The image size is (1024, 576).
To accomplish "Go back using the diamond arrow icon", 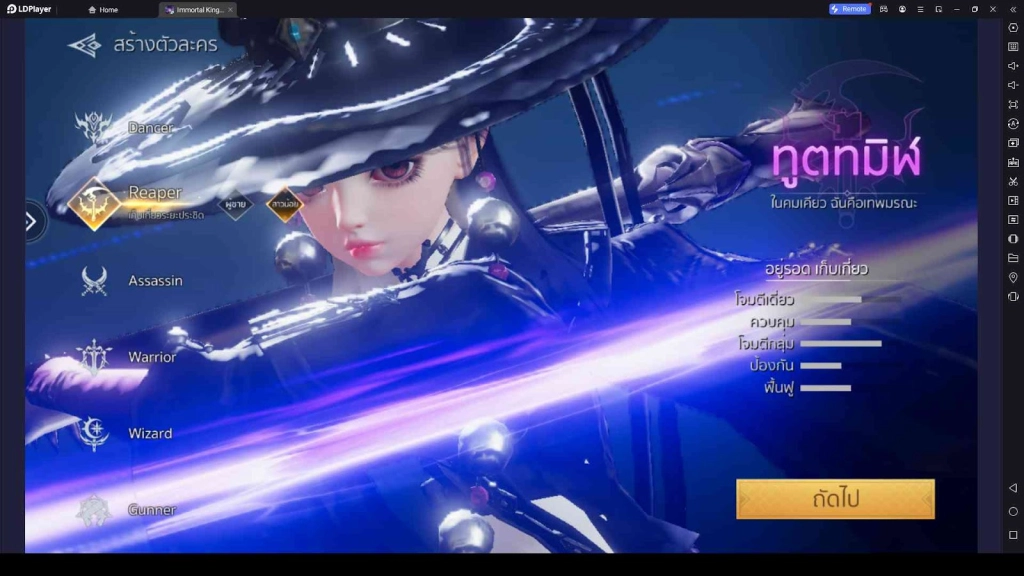I will (x=85, y=45).
